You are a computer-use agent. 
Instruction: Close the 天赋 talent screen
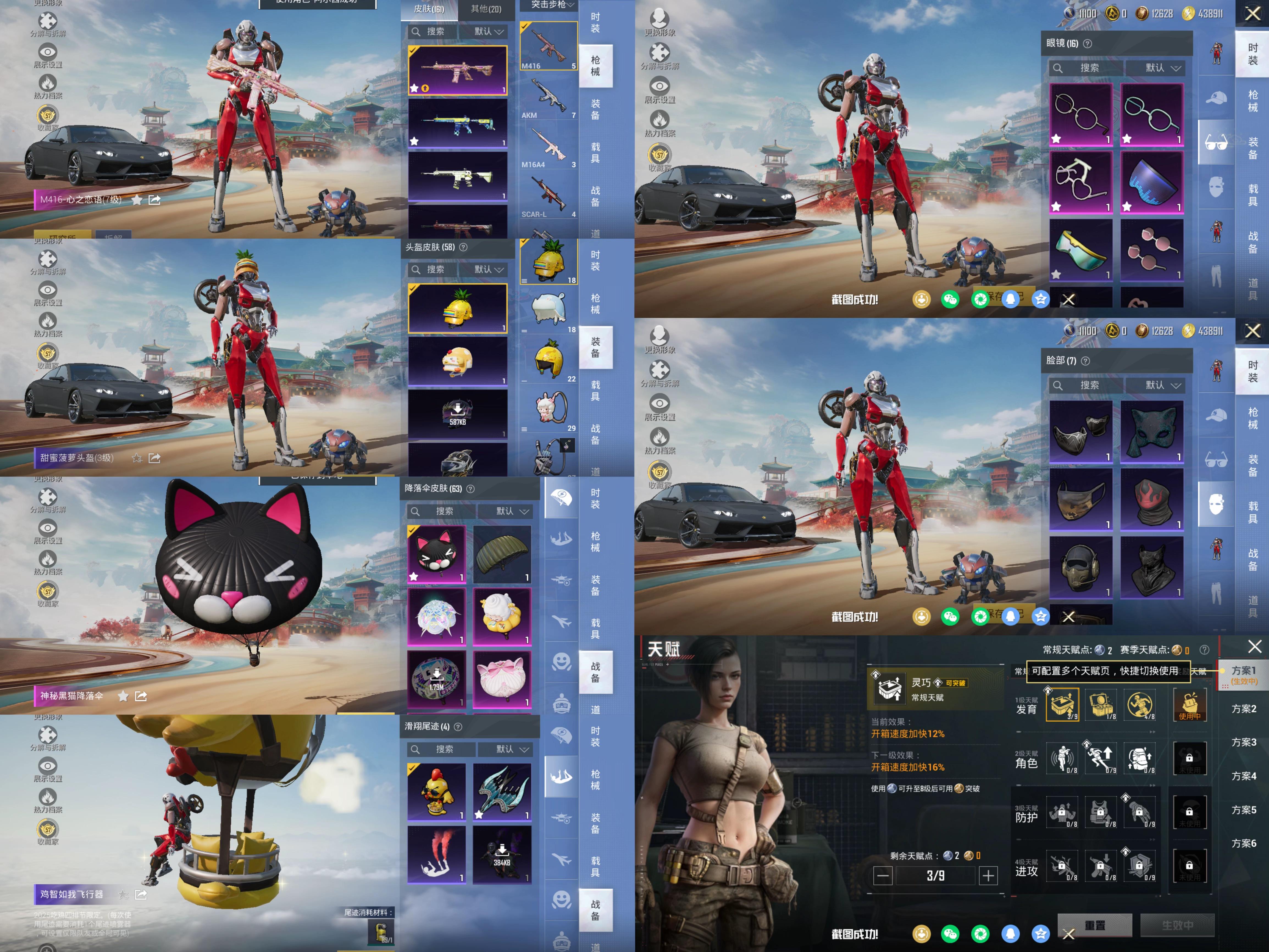coord(1255,647)
